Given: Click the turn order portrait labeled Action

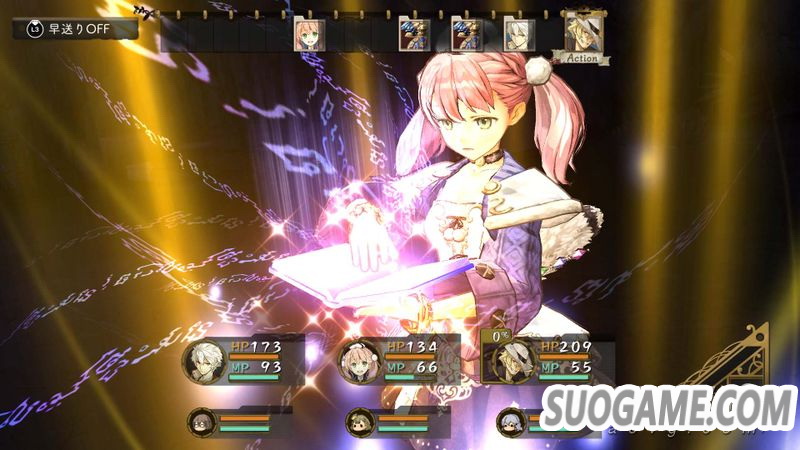Looking at the screenshot, I should click(x=581, y=34).
